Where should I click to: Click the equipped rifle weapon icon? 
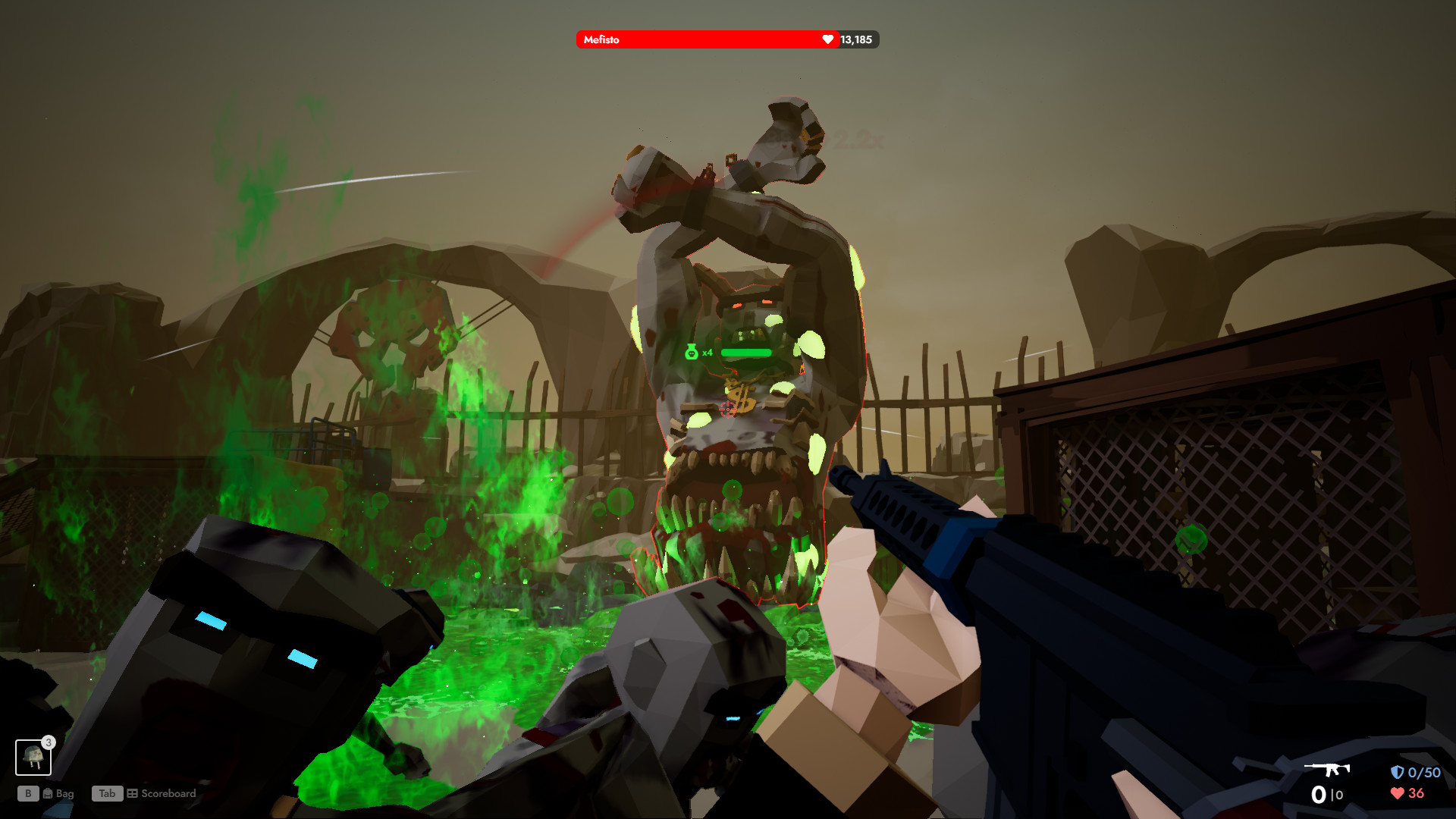[x=1327, y=770]
